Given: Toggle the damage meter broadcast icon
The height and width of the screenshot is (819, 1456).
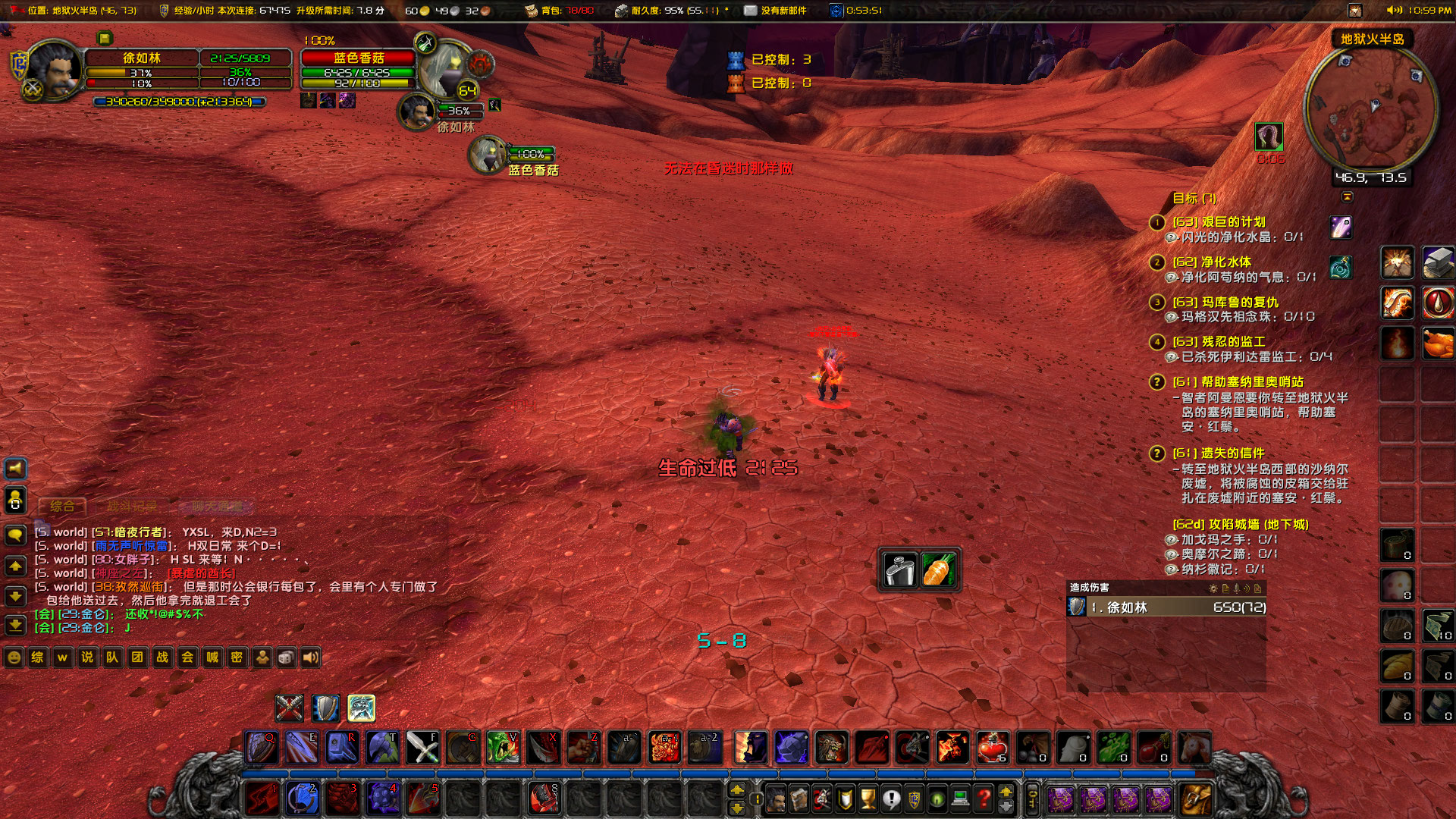Looking at the screenshot, I should (x=1247, y=589).
